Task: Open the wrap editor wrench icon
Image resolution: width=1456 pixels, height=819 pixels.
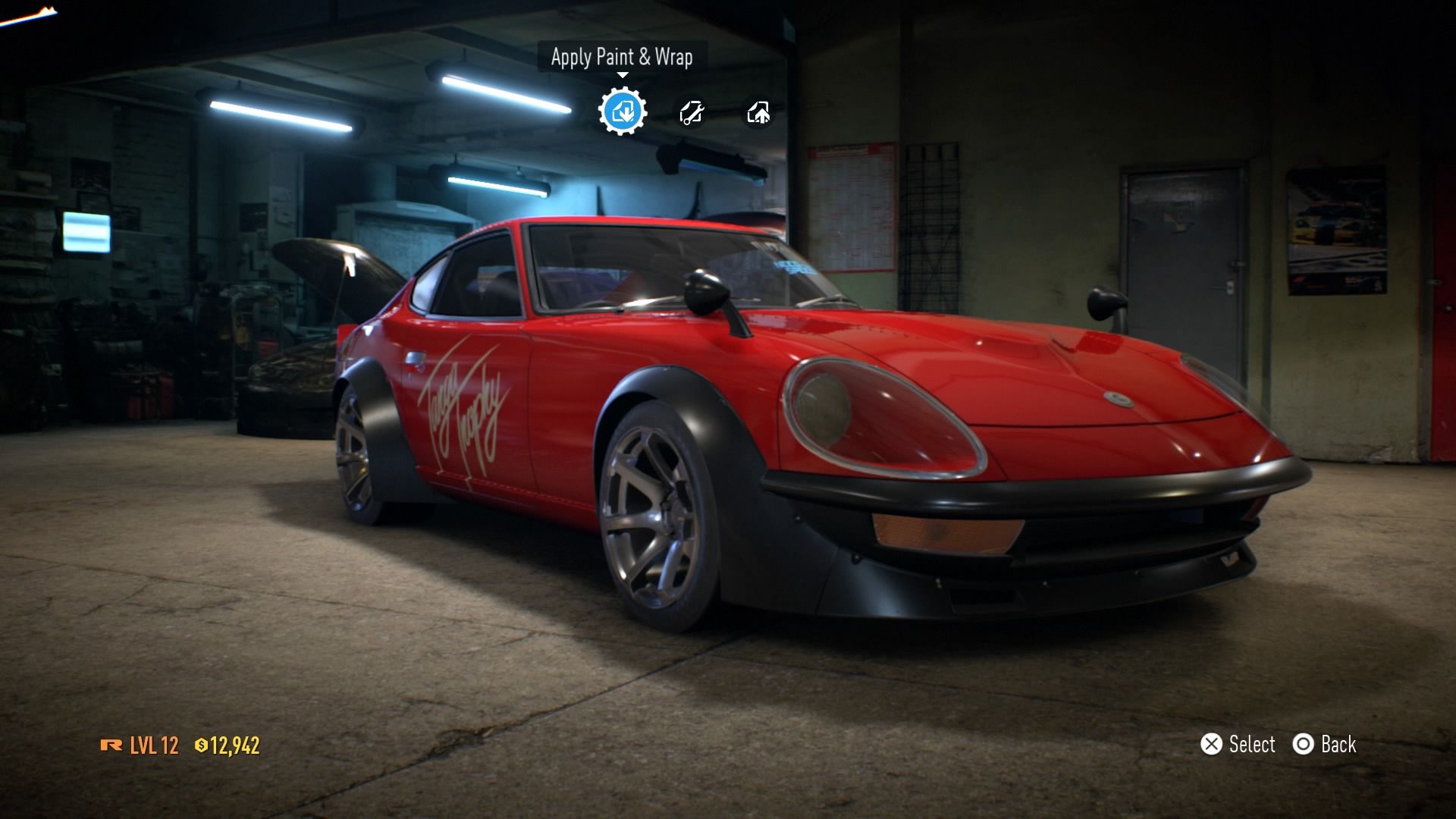Action: tap(691, 113)
